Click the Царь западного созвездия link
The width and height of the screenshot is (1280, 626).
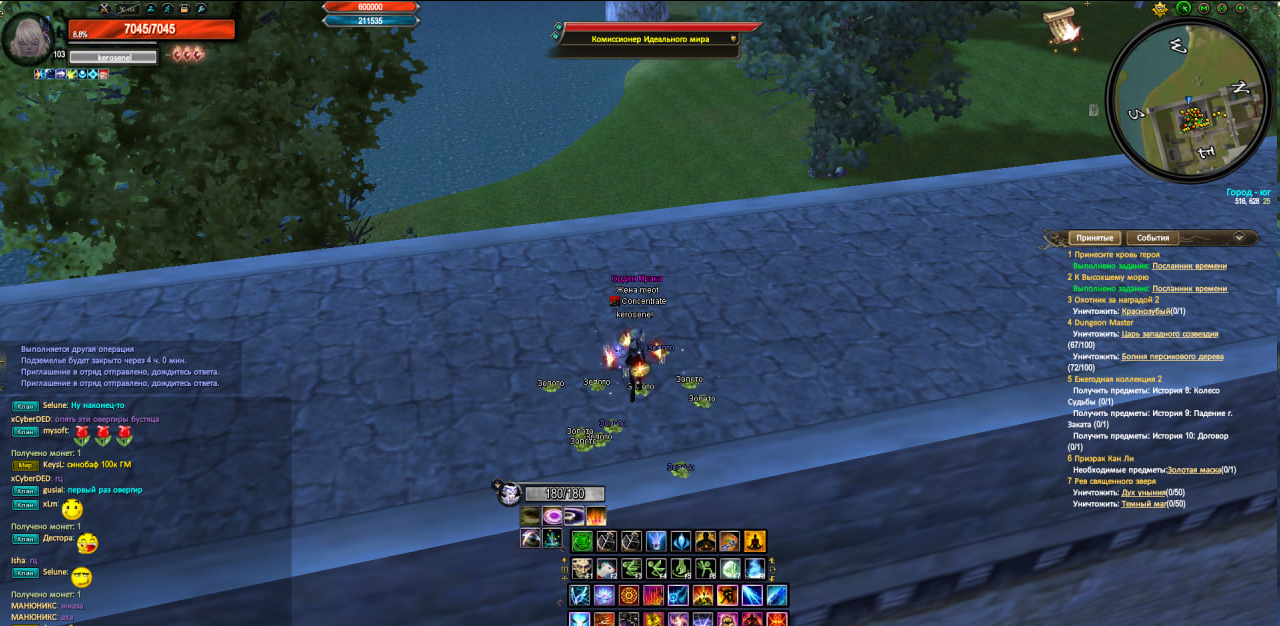click(x=1170, y=334)
